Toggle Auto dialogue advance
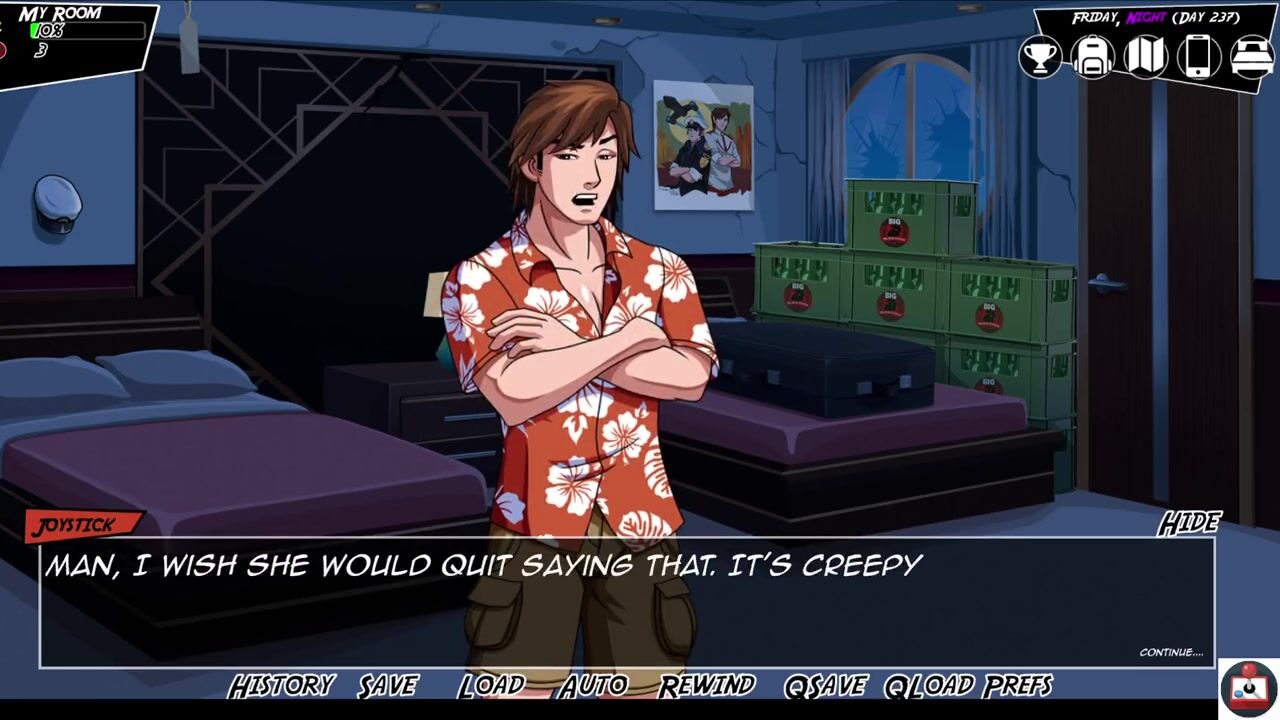The height and width of the screenshot is (720, 1280). 594,686
